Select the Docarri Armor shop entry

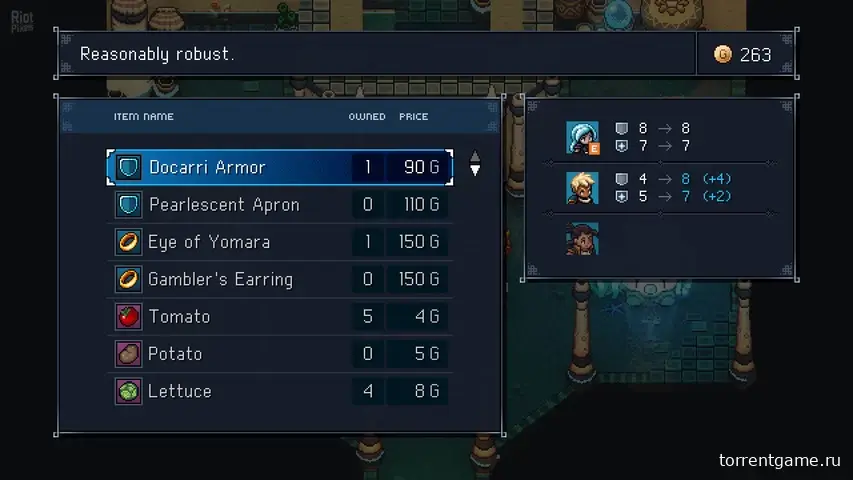[x=279, y=167]
